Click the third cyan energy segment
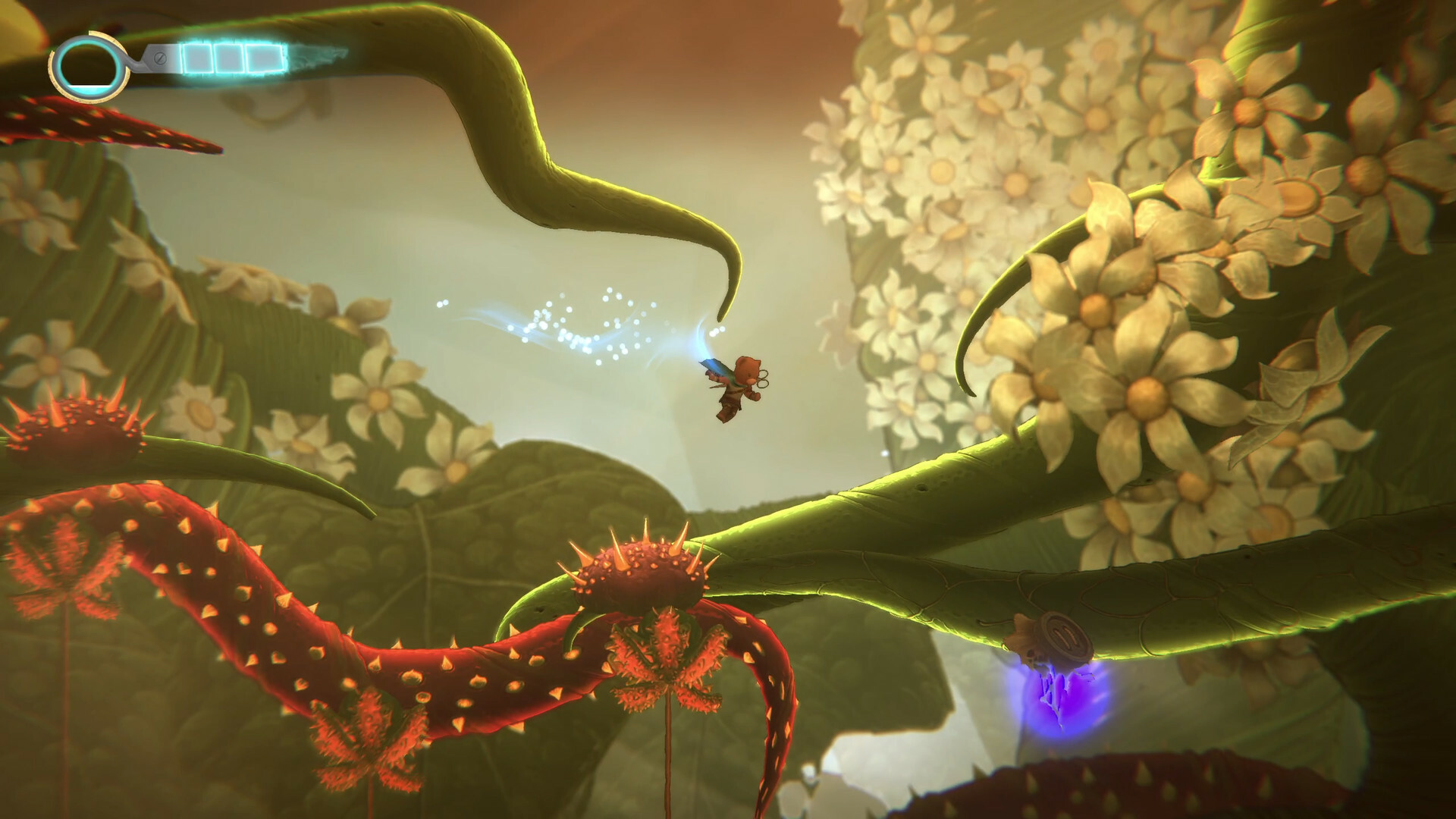The height and width of the screenshot is (819, 1456). [x=265, y=58]
